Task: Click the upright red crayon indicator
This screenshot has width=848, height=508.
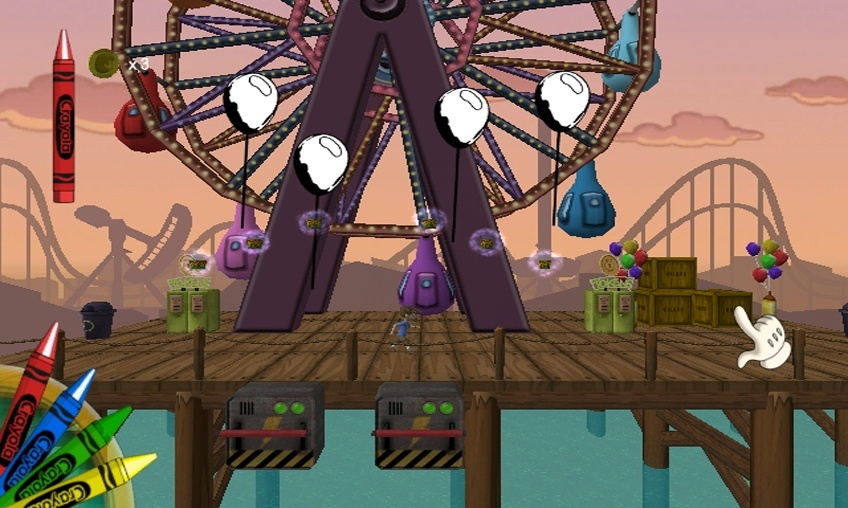Action: pyautogui.click(x=64, y=117)
